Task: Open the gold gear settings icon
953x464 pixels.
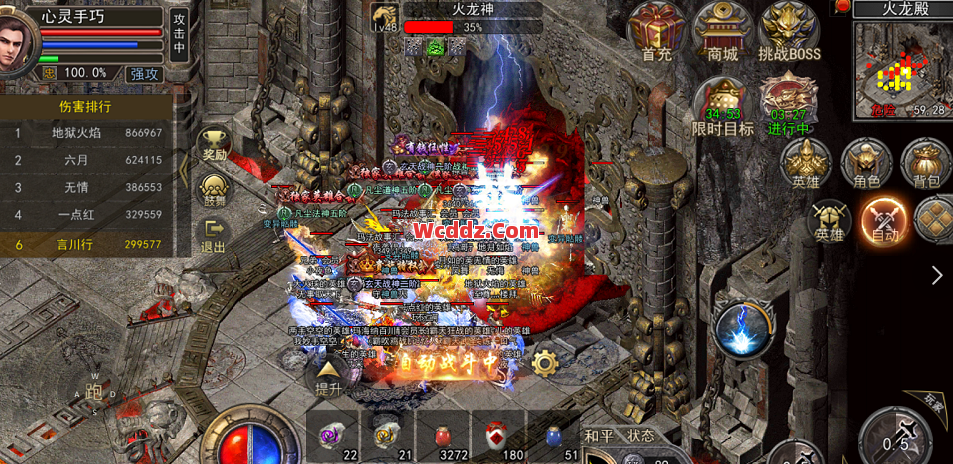Action: (544, 362)
